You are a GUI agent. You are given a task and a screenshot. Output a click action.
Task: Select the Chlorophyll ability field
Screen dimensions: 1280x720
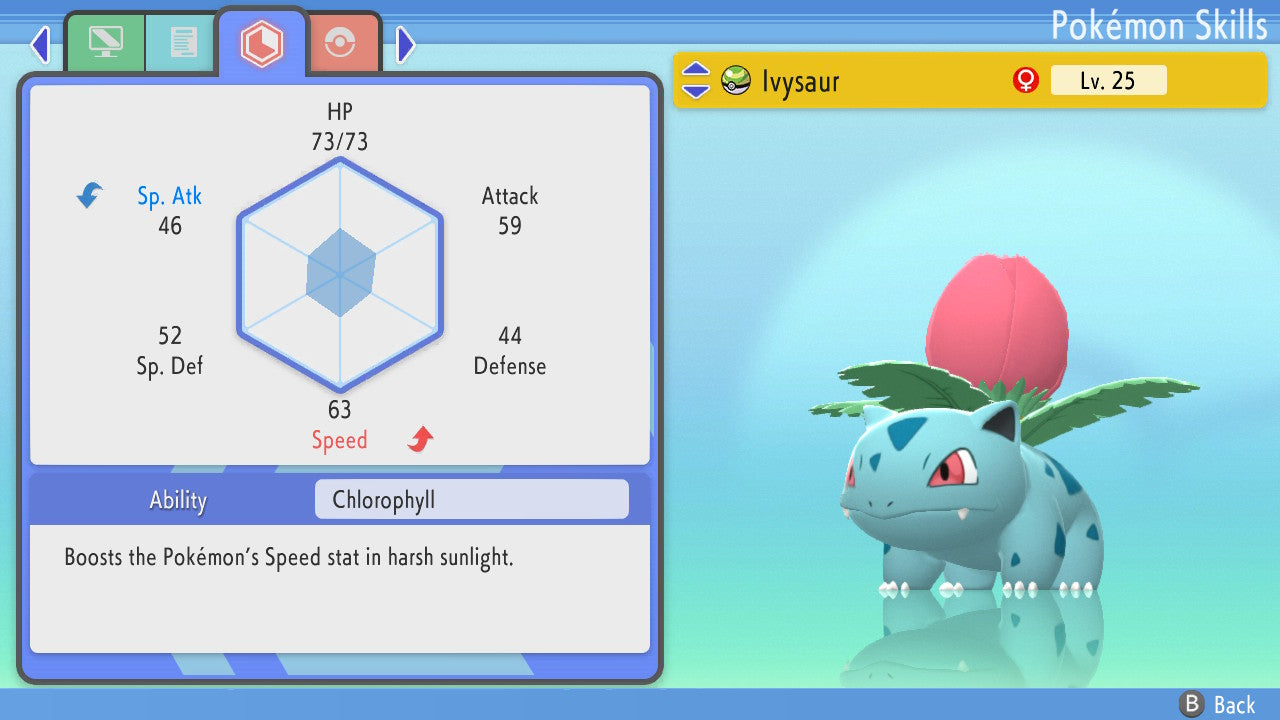tap(471, 499)
